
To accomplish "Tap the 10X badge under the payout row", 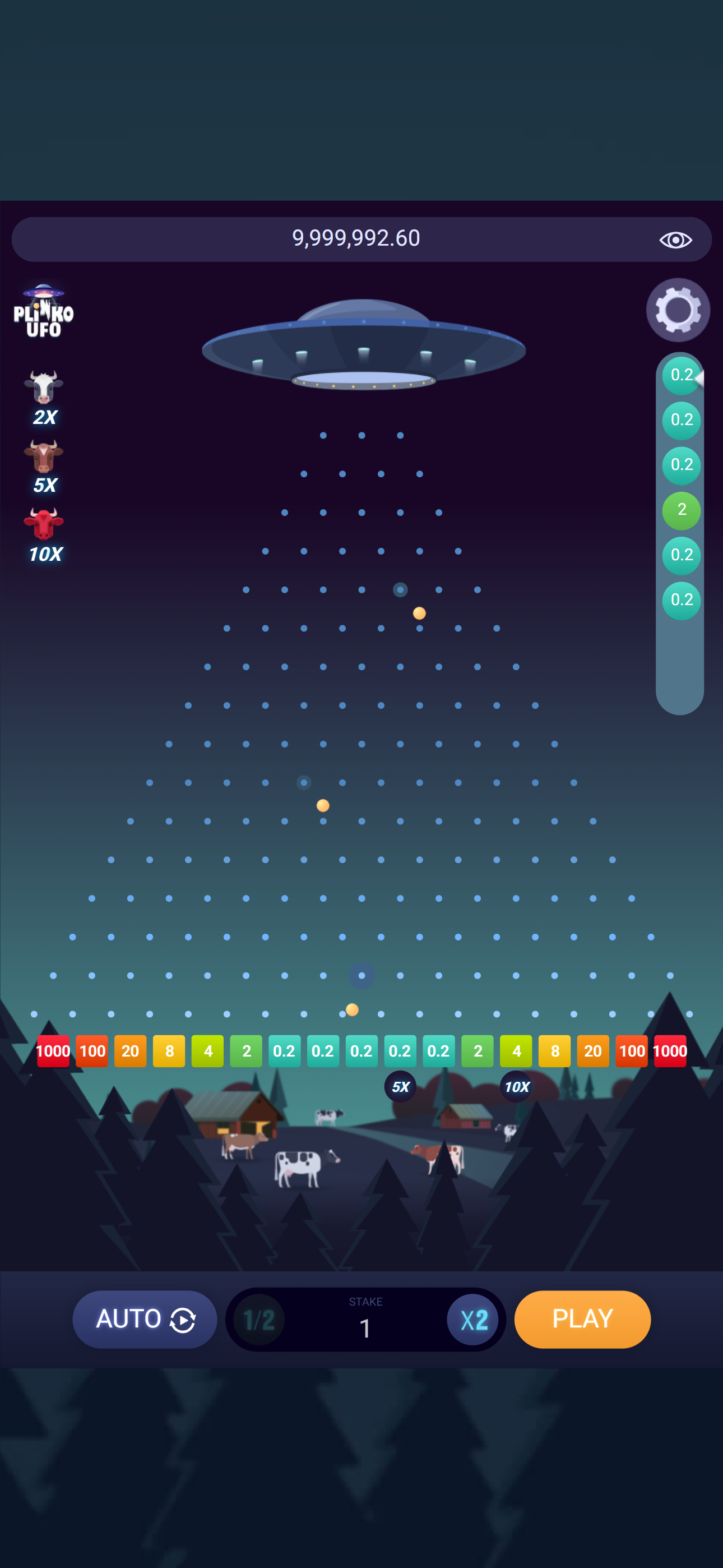I will [516, 1087].
